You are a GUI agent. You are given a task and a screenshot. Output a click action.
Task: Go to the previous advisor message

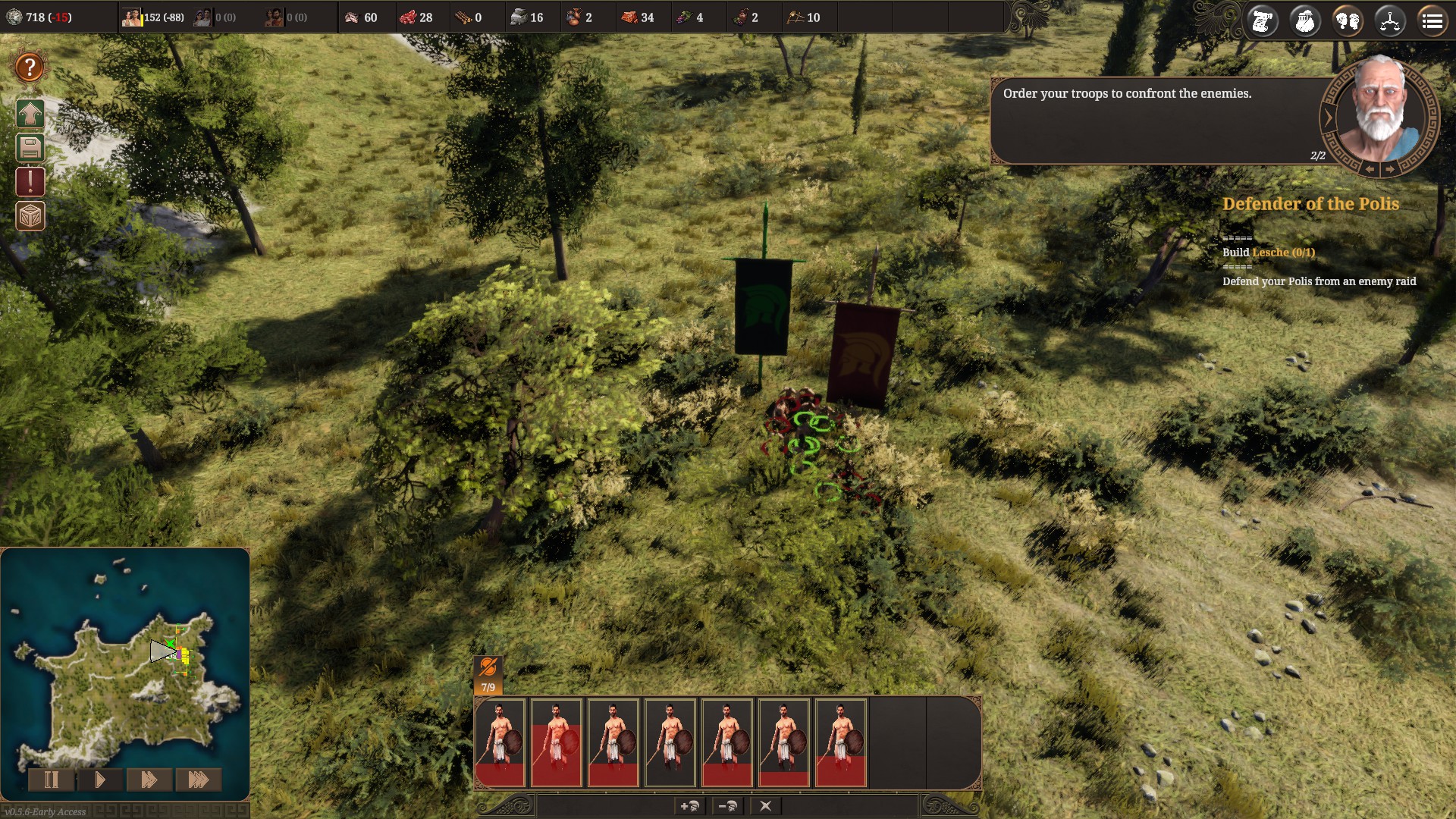pyautogui.click(x=1370, y=170)
